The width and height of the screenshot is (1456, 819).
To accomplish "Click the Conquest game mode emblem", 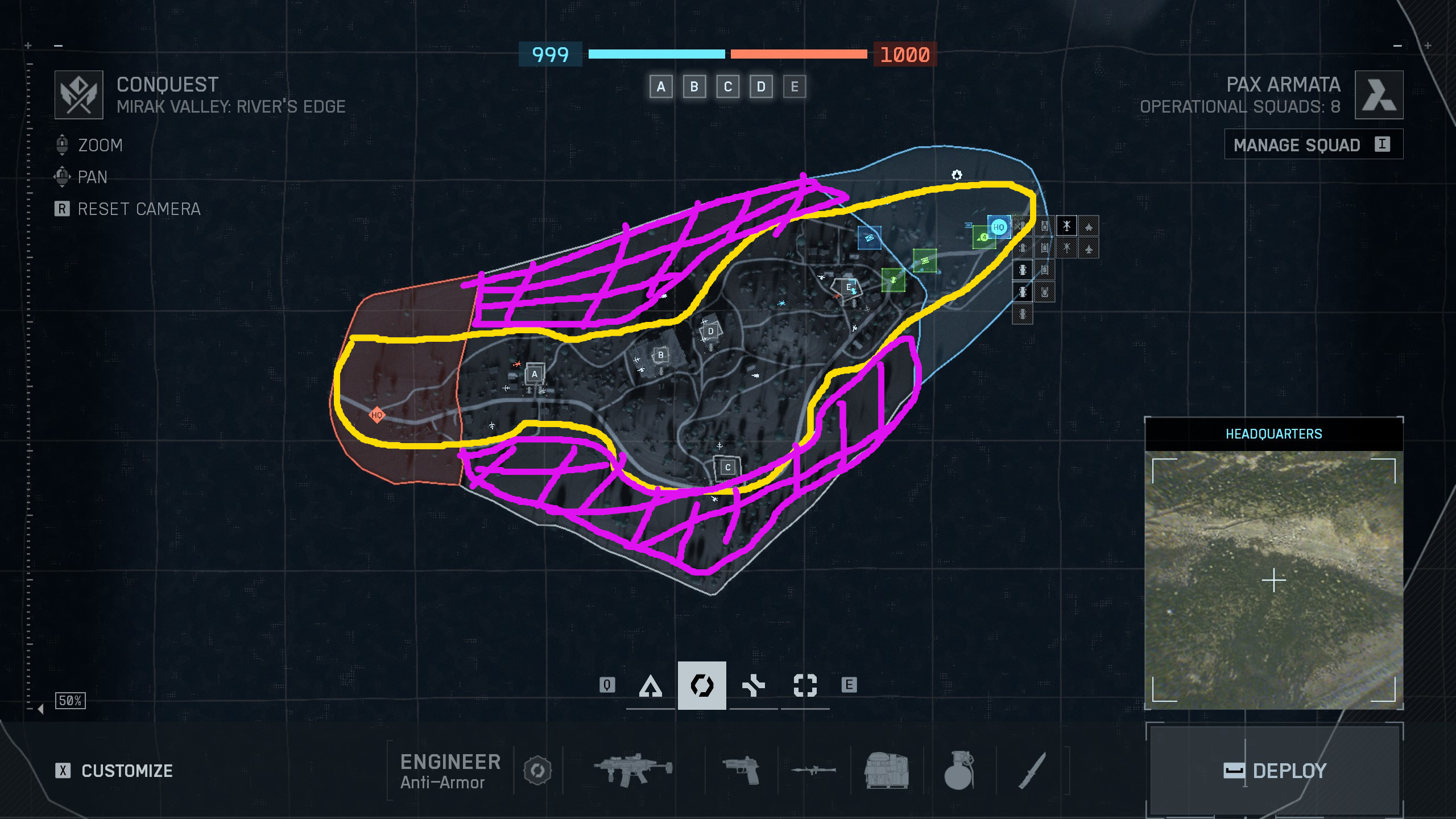I will pyautogui.click(x=80, y=94).
